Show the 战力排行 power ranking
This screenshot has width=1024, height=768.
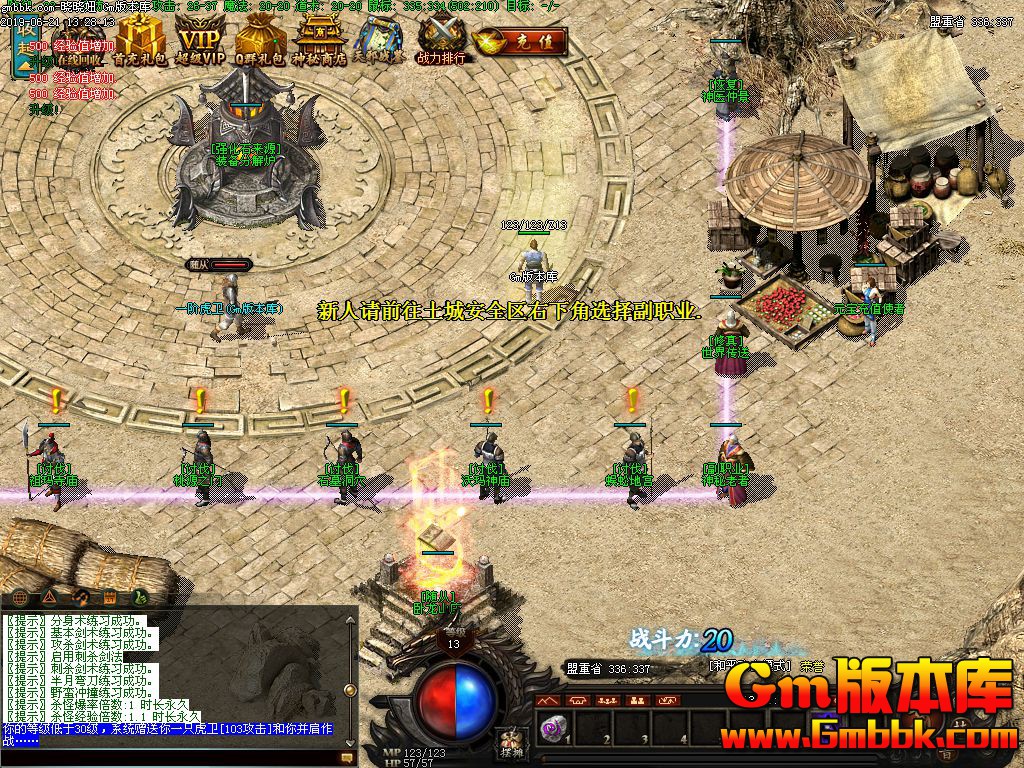pos(442,40)
